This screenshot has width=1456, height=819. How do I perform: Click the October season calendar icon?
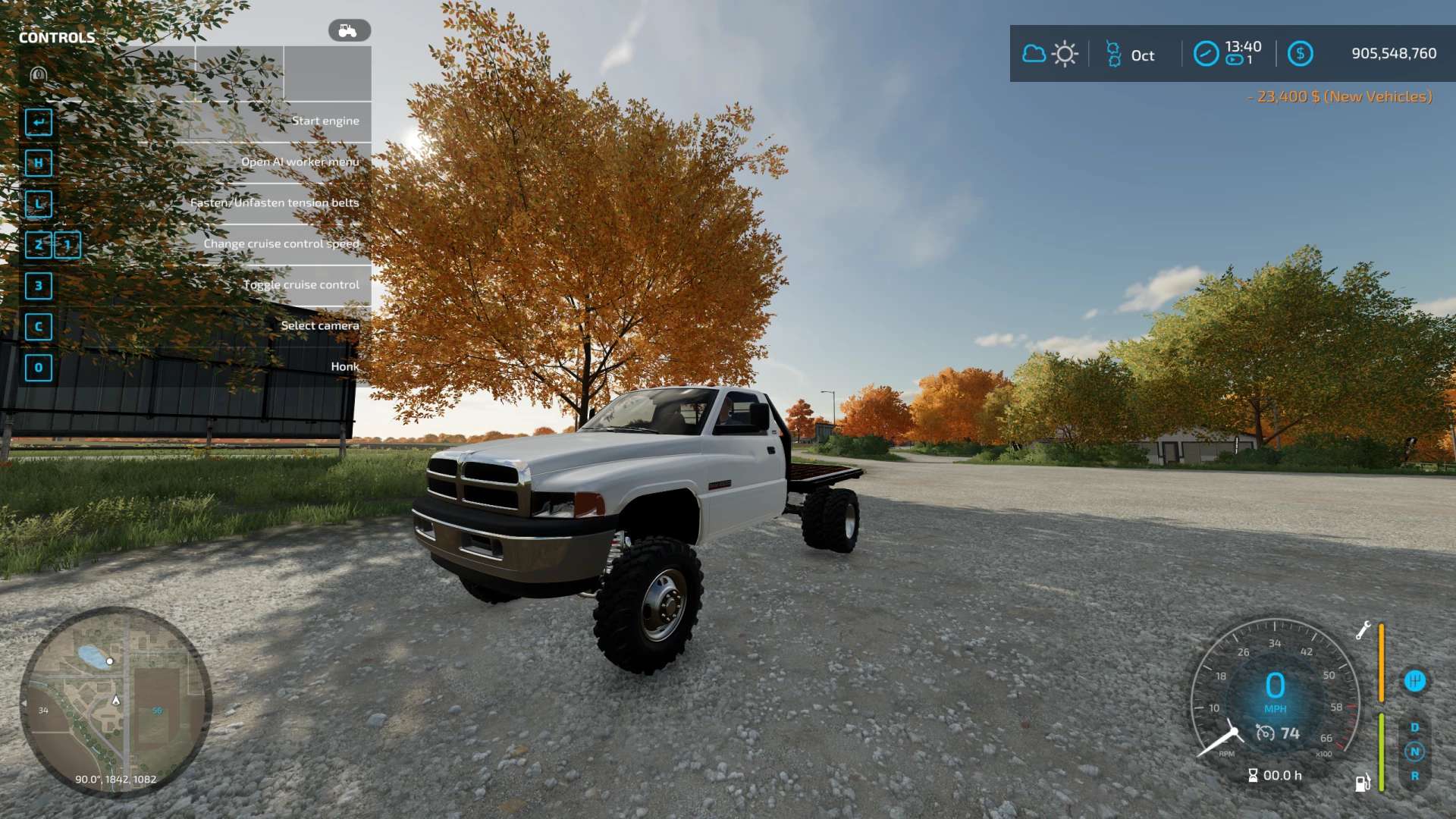coord(1113,55)
